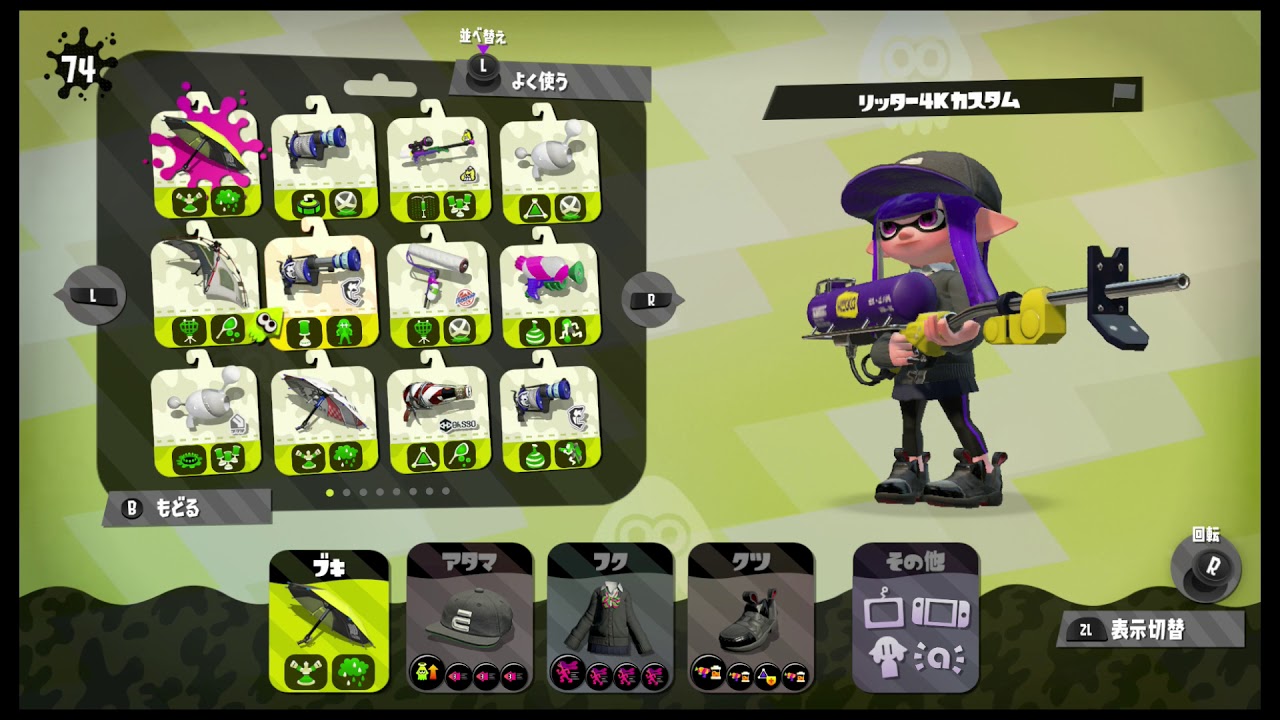Viewport: 1280px width, 720px height.
Task: Click the first page indicator dot
Action: coord(330,491)
